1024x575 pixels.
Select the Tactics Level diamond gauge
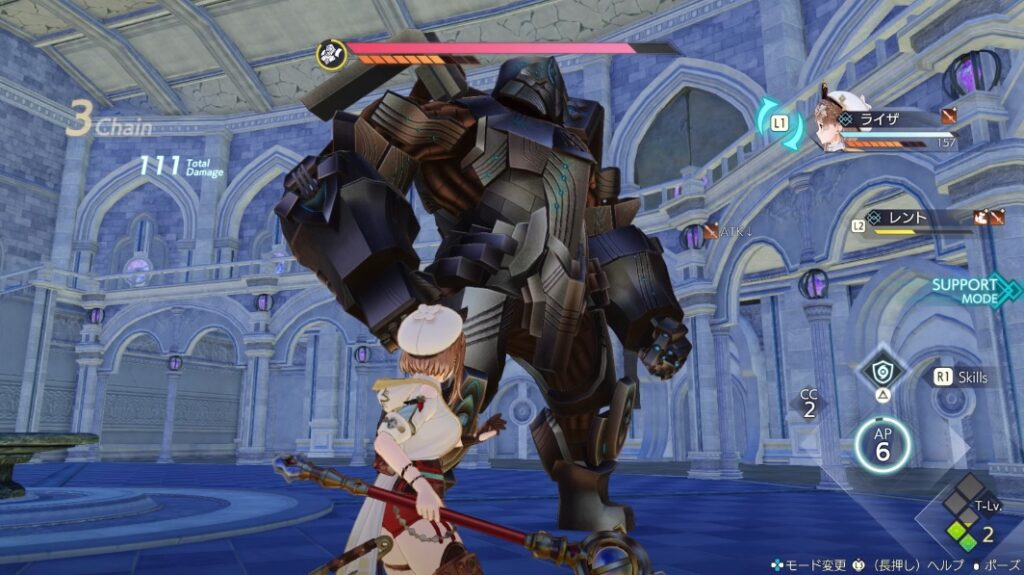962,517
